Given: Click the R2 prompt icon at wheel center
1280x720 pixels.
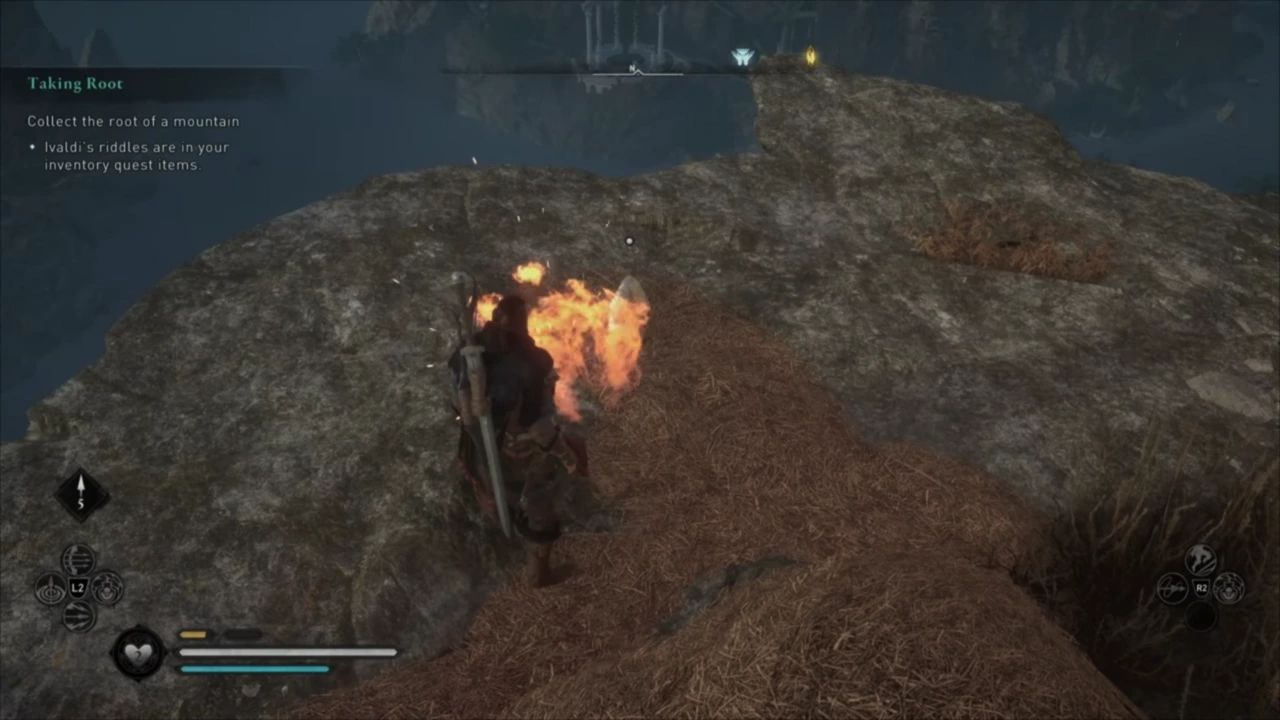Looking at the screenshot, I should 1201,587.
